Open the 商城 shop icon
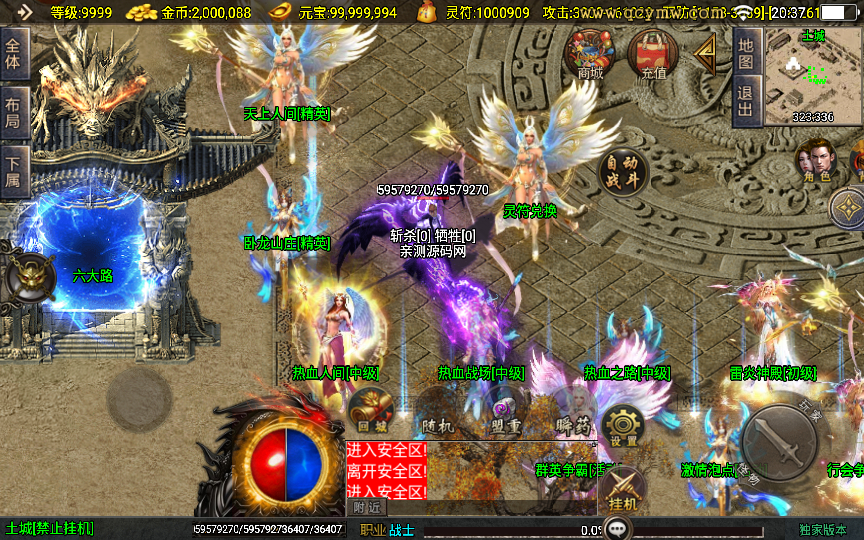Viewport: 864px width, 540px height. tap(590, 52)
